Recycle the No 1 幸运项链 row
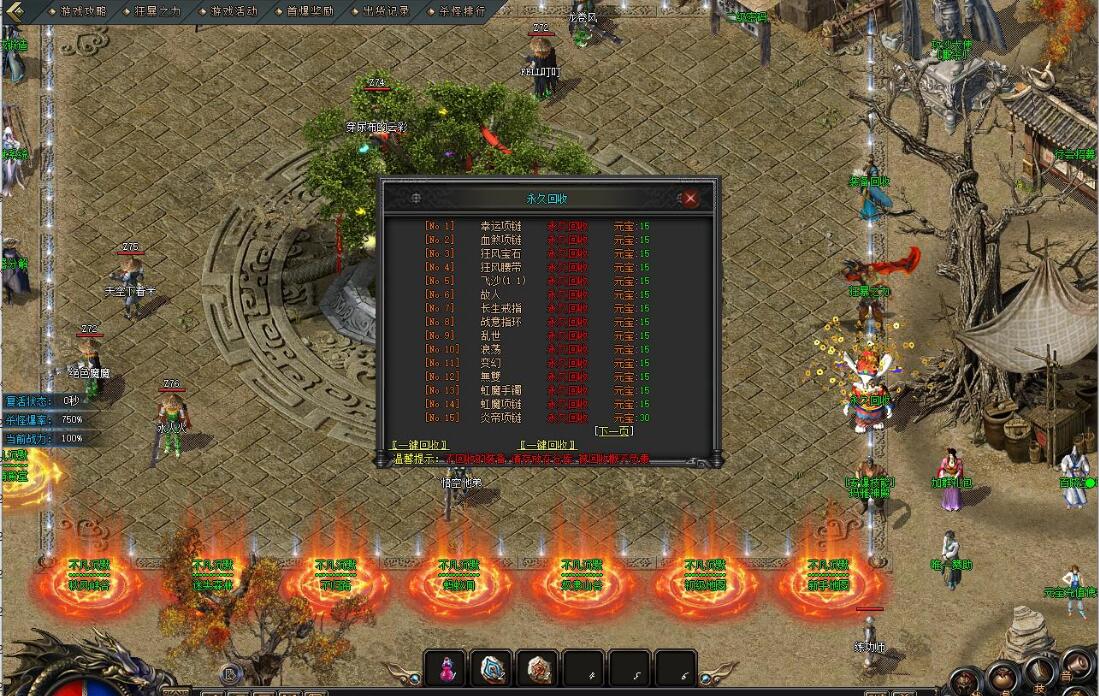 [568, 226]
